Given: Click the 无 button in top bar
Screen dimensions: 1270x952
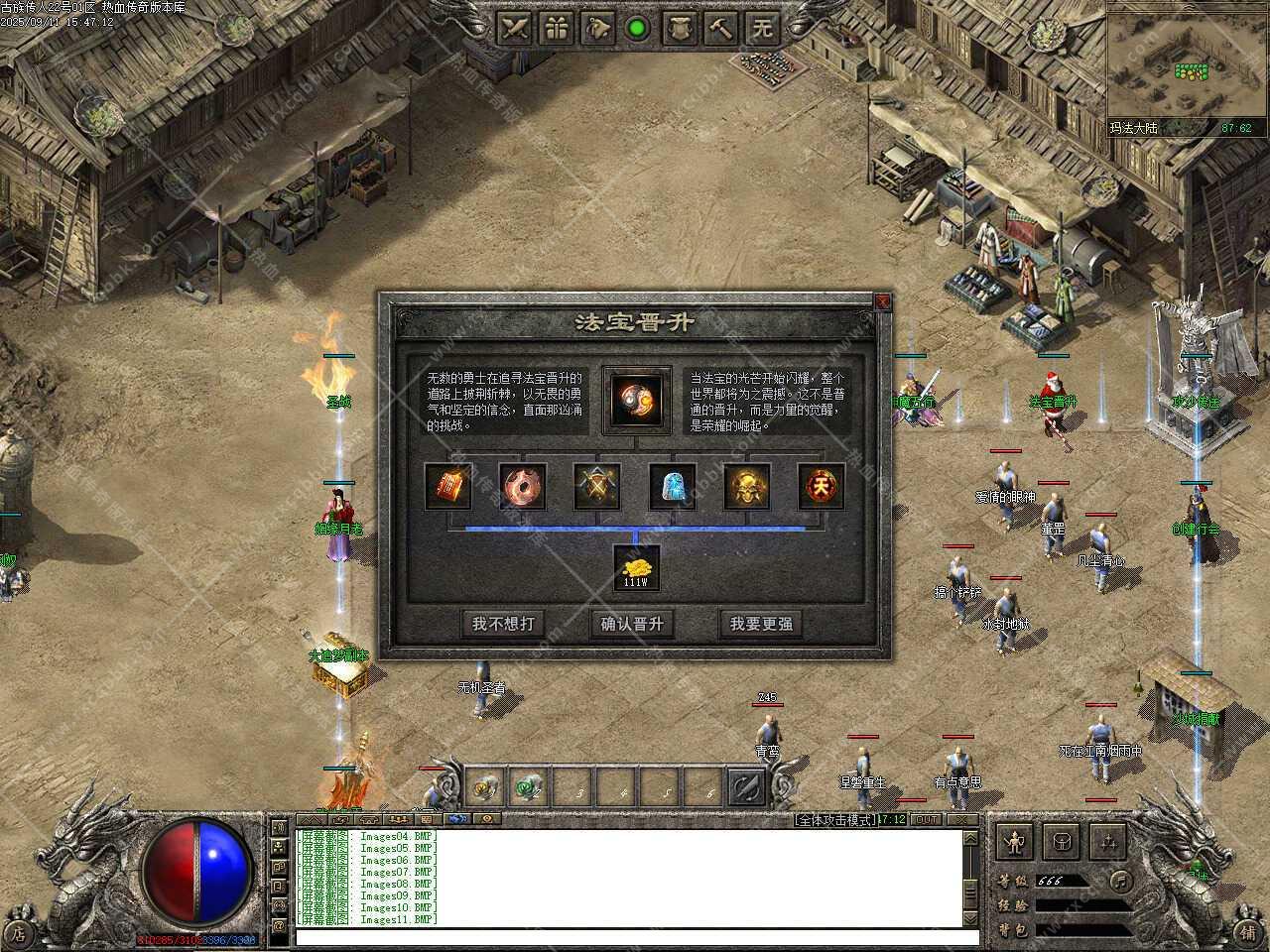Looking at the screenshot, I should tap(762, 28).
